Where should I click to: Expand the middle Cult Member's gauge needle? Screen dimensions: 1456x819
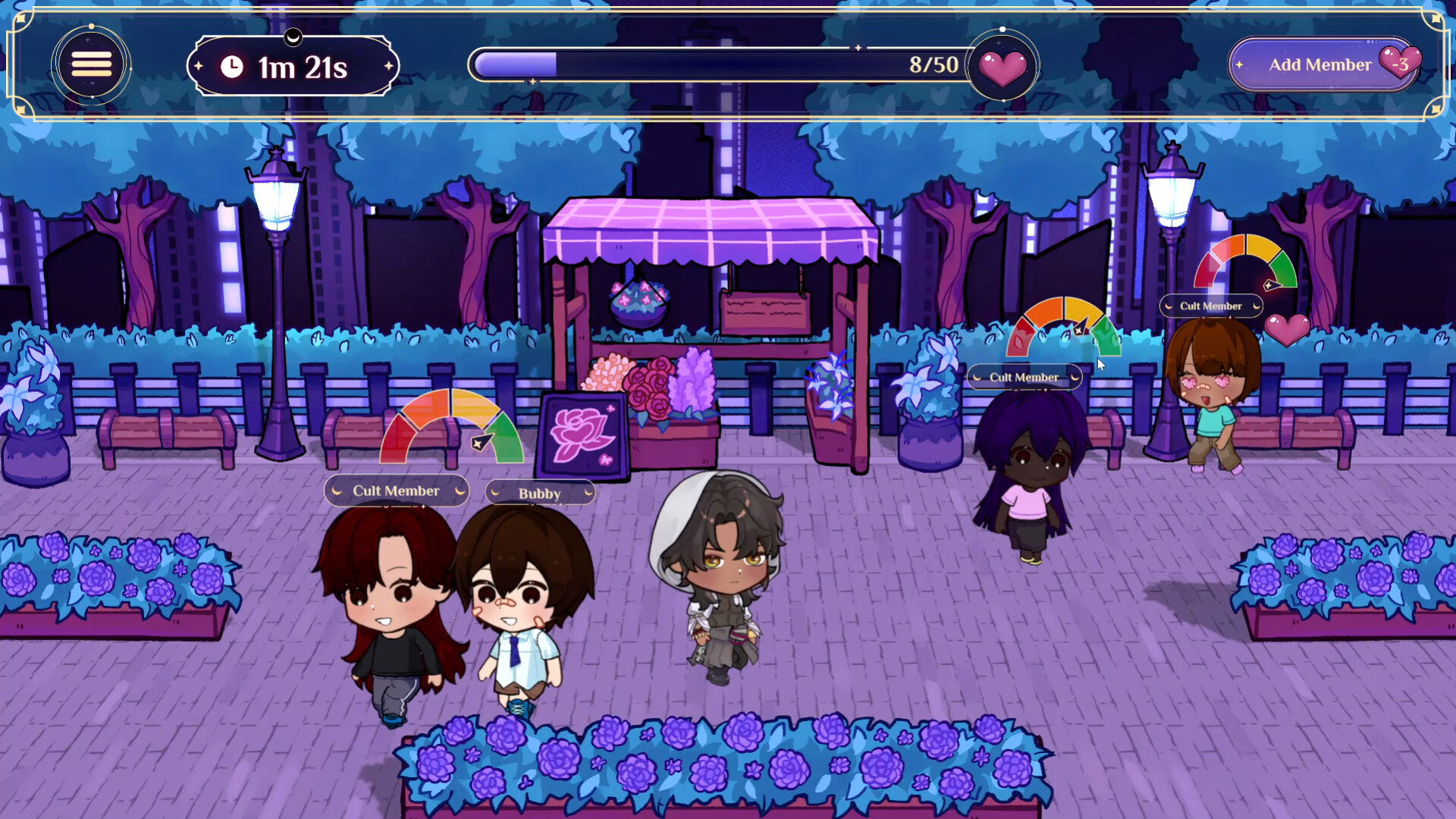[x=1080, y=329]
